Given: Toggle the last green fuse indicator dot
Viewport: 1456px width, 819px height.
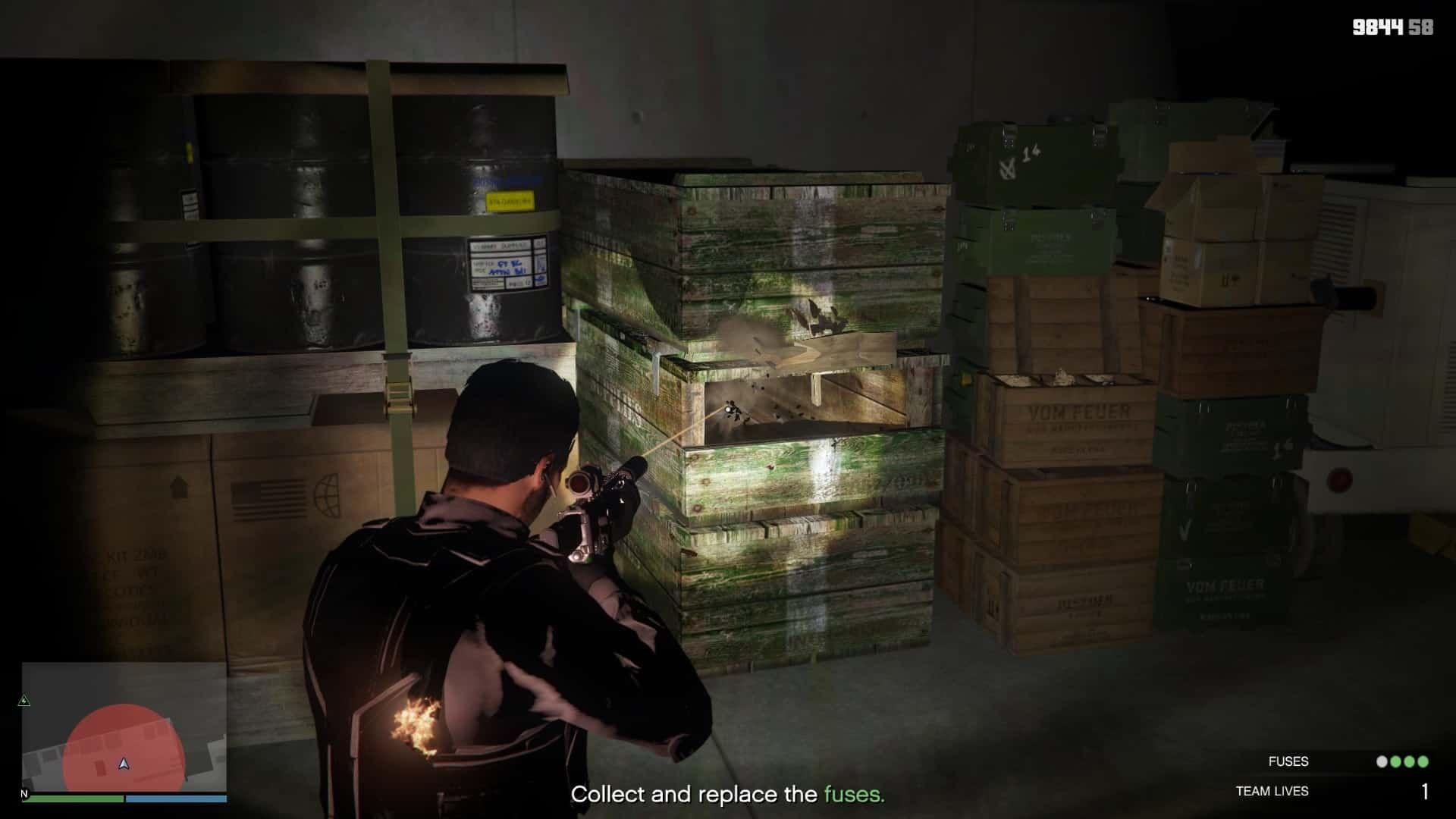Looking at the screenshot, I should click(x=1423, y=761).
